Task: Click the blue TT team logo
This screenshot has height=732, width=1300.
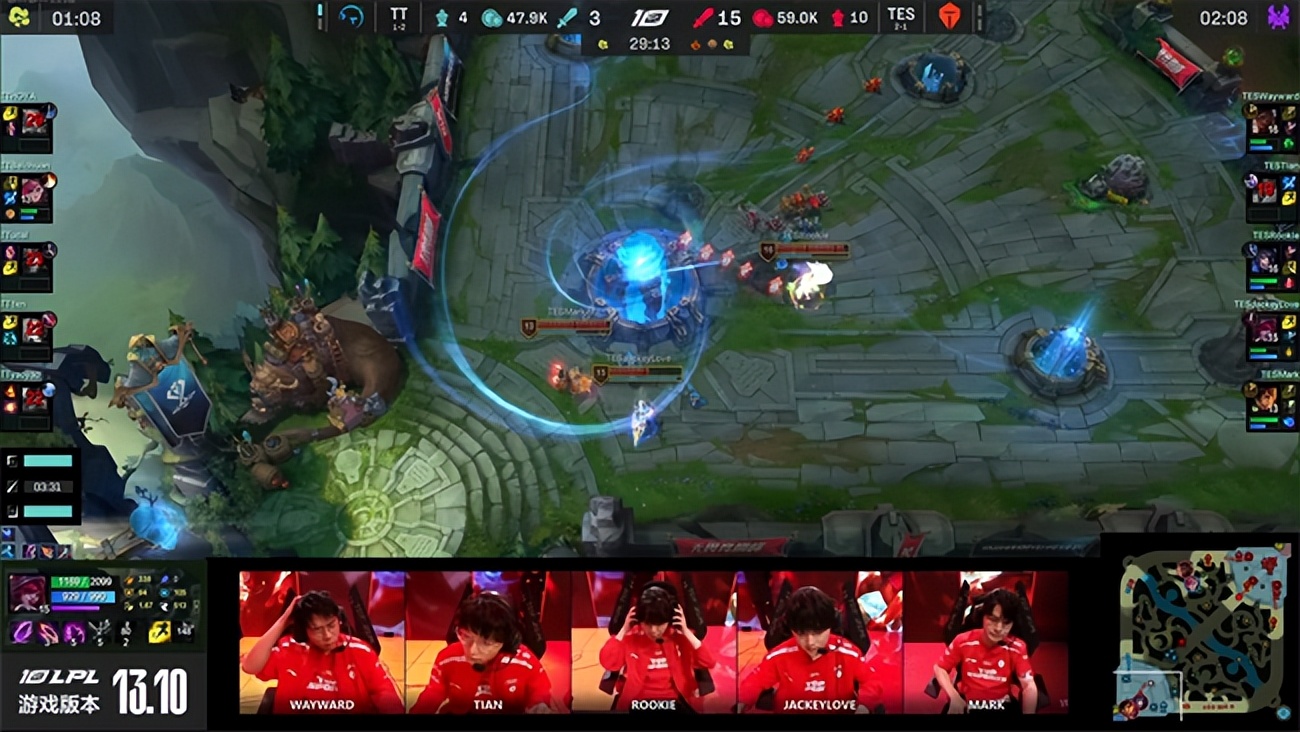Action: point(351,17)
